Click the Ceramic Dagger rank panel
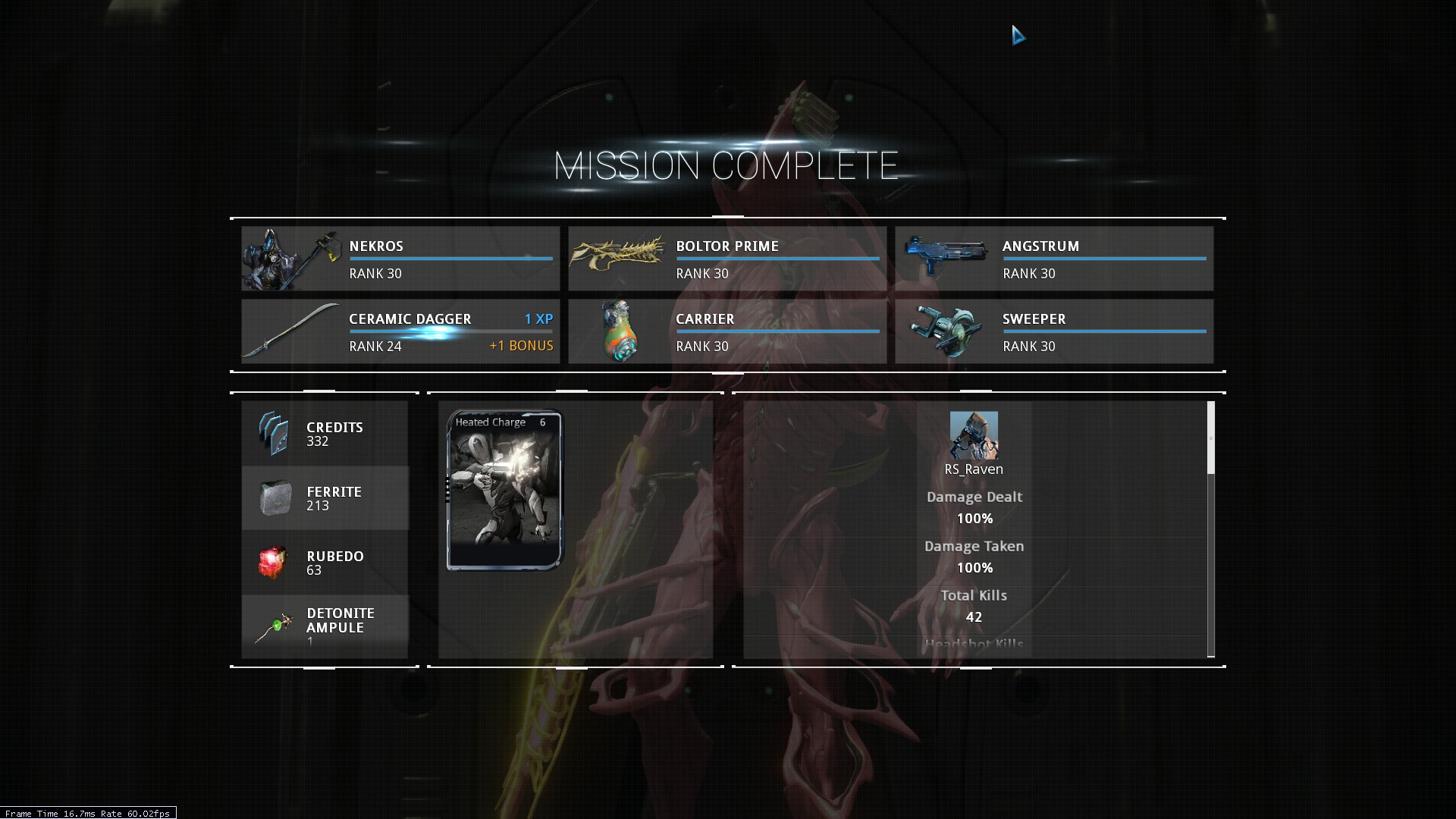The width and height of the screenshot is (1456, 819). tap(400, 331)
